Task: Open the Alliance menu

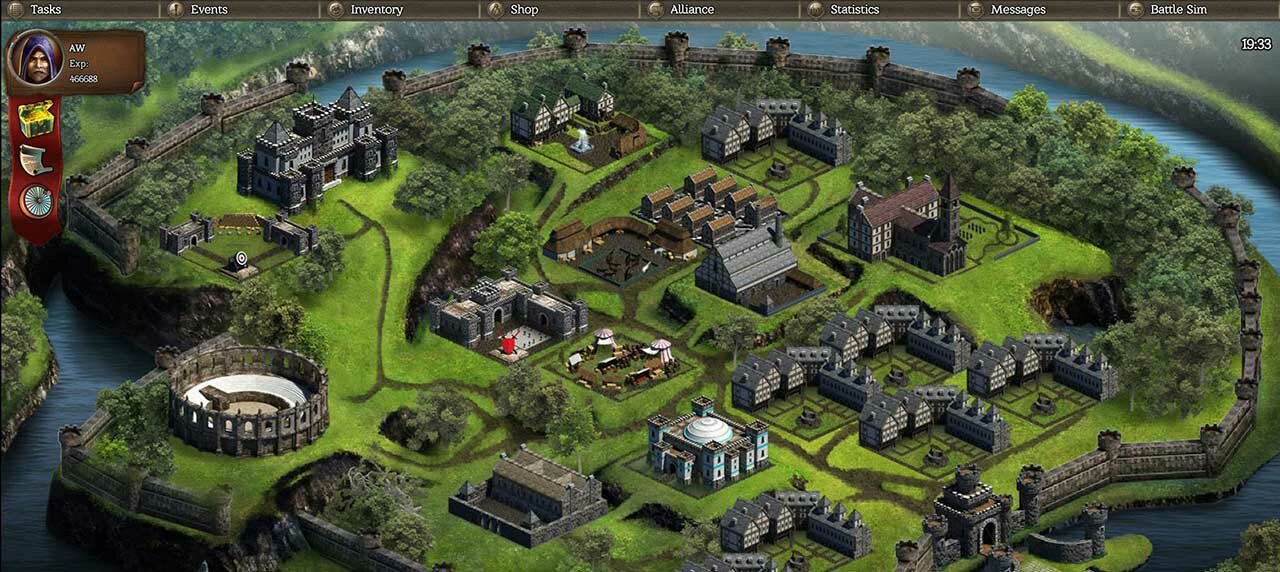Action: click(x=691, y=10)
